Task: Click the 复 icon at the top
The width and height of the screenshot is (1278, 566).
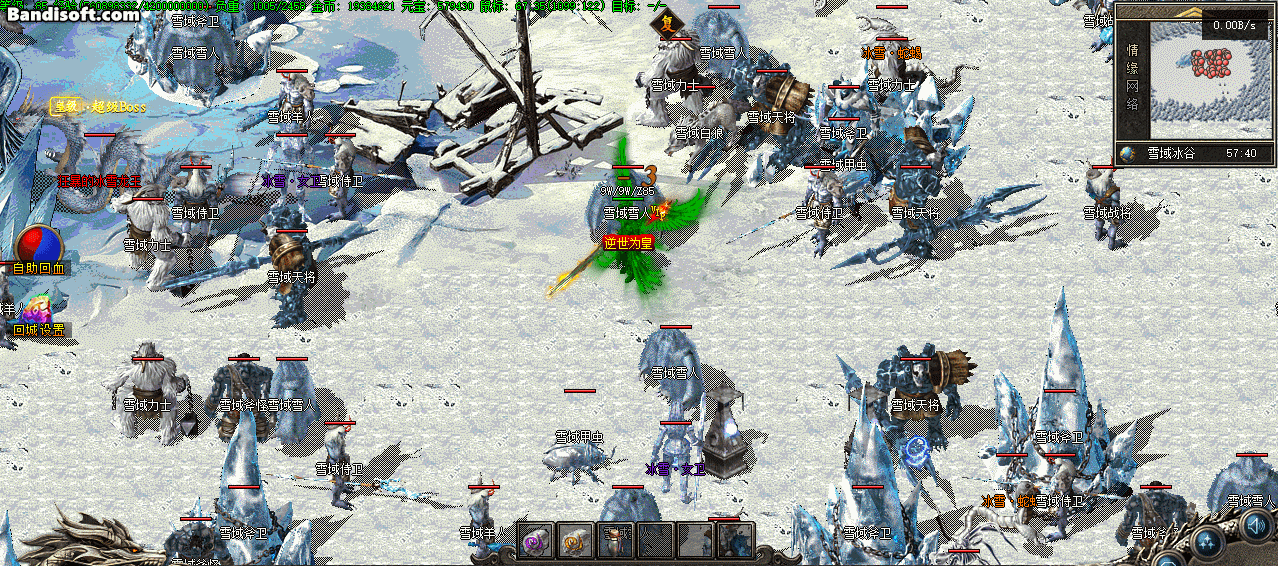Action: [668, 22]
